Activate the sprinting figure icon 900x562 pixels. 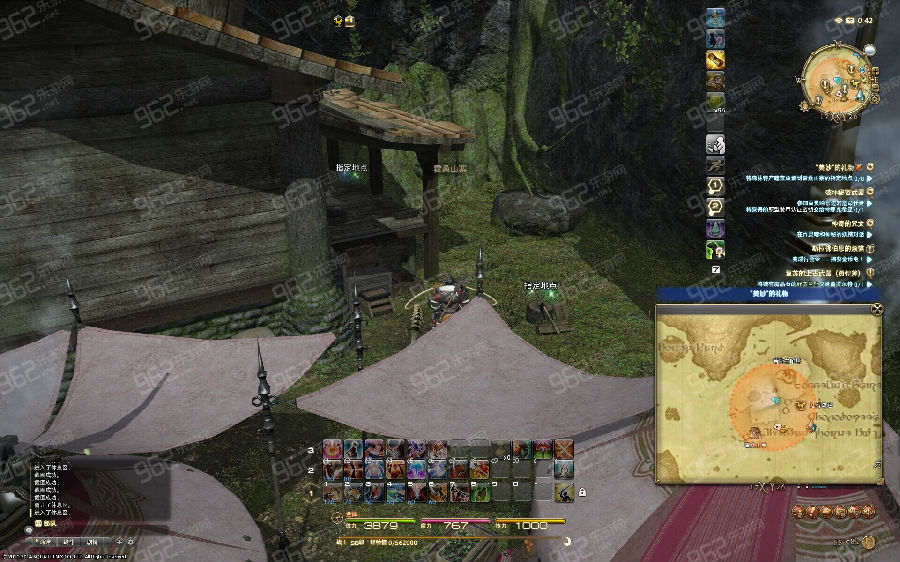(x=715, y=165)
